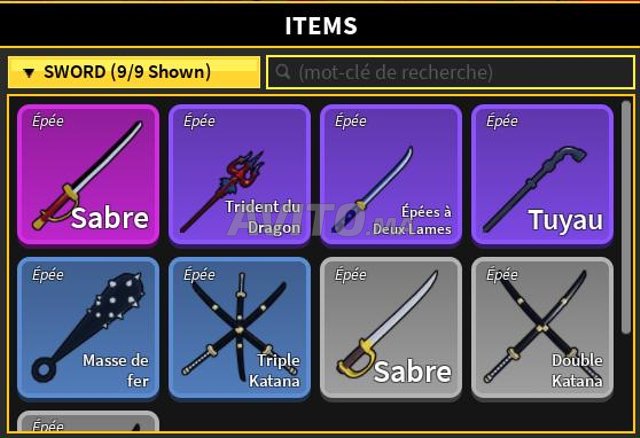The width and height of the screenshot is (640, 438).
Task: Choose the Triple Katana tile
Action: (x=239, y=328)
